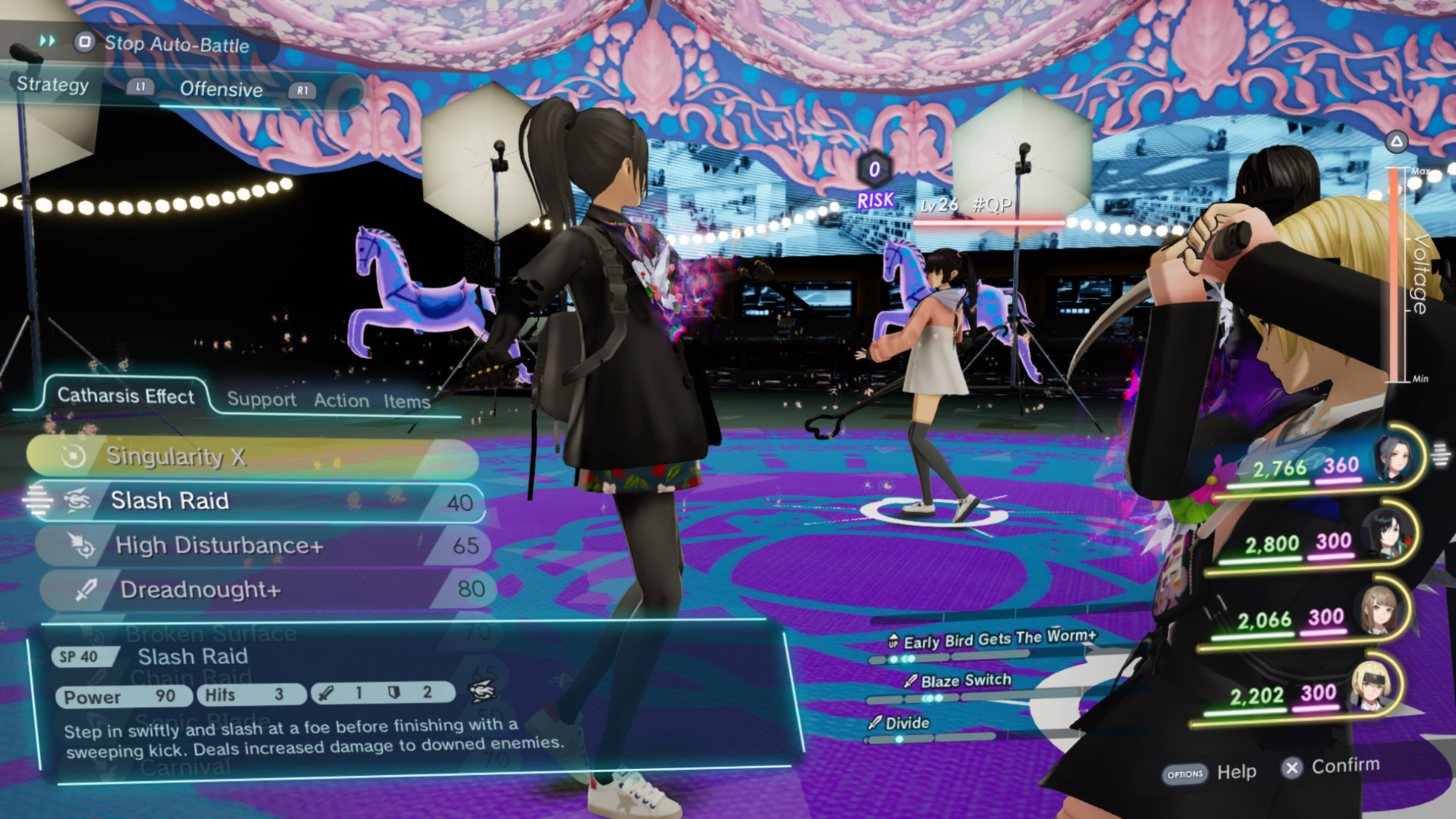
Task: Open the Help screen
Action: pyautogui.click(x=1210, y=773)
